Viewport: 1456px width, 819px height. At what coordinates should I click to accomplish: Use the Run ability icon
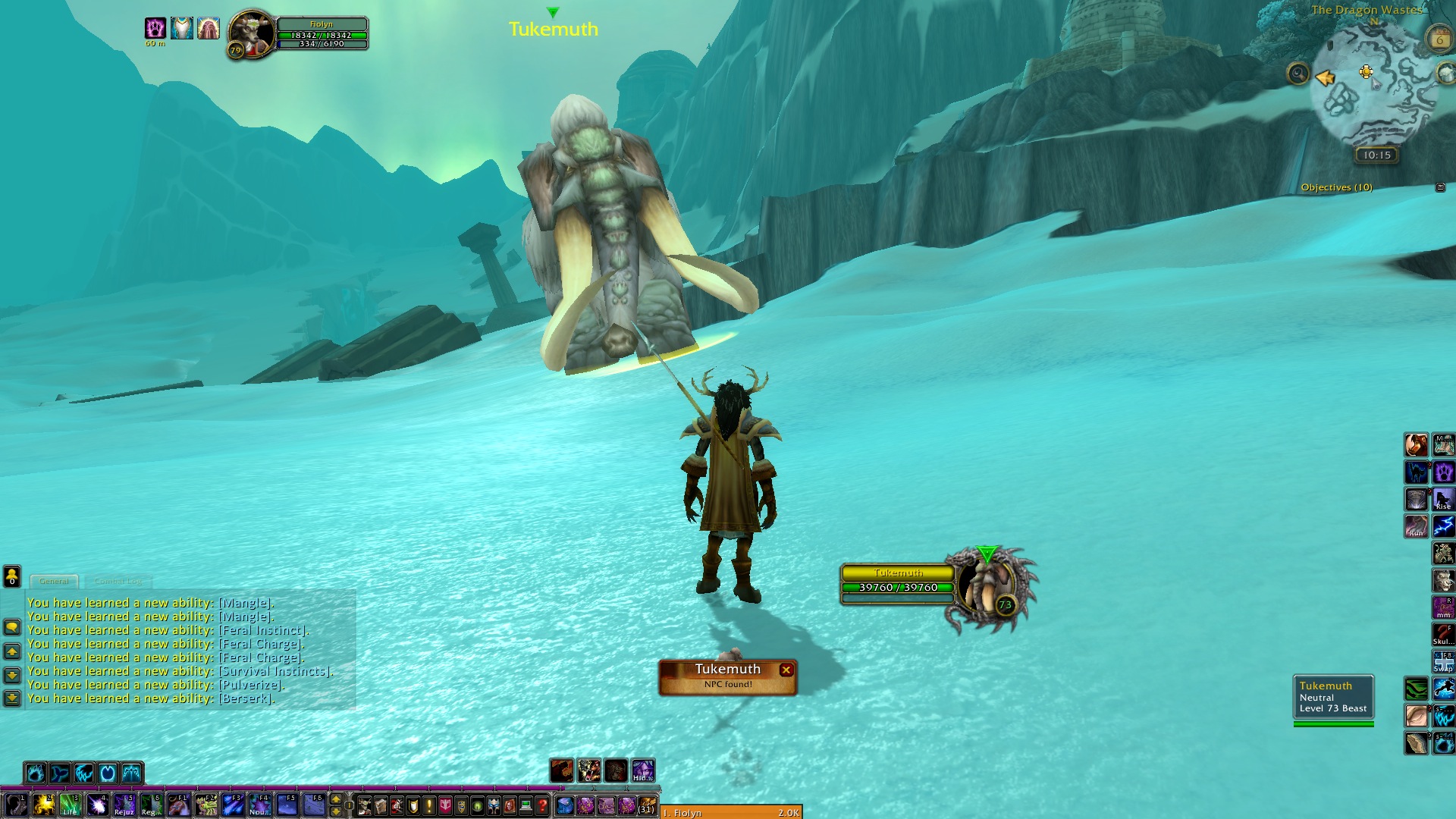coord(1416,526)
